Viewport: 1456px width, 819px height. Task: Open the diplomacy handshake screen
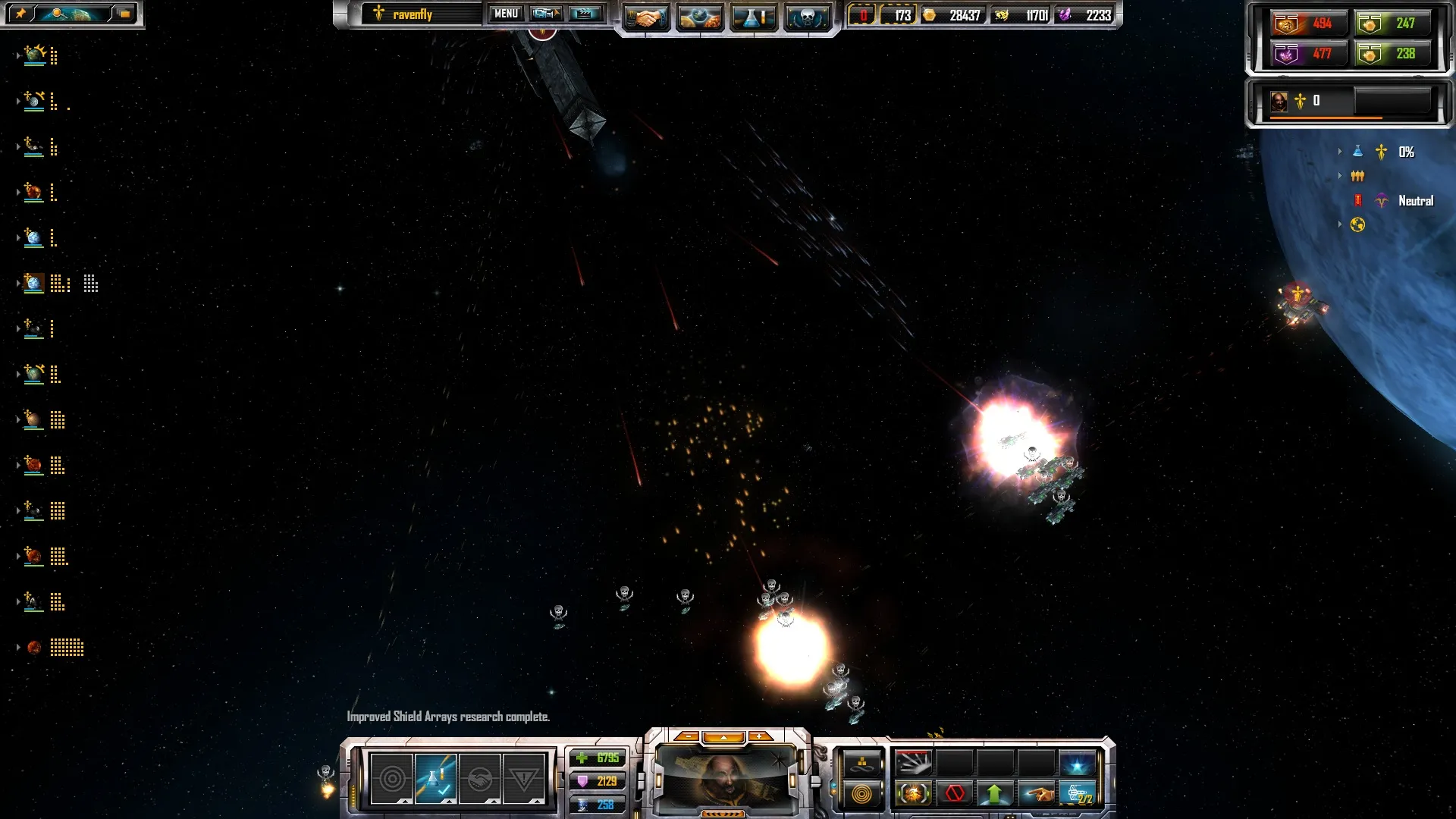point(646,17)
